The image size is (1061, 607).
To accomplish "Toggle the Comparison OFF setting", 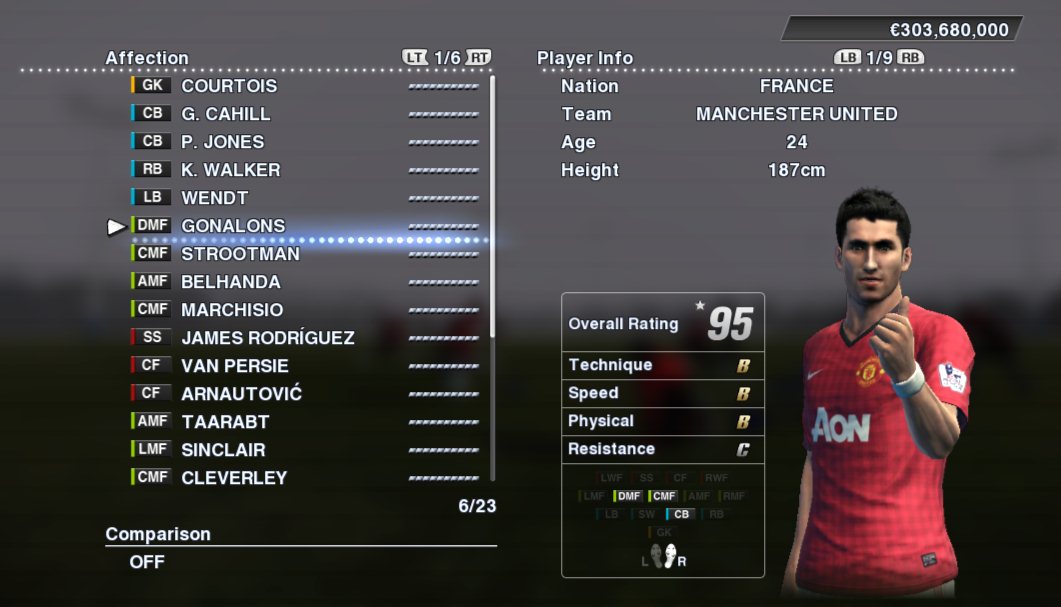I will tap(147, 562).
